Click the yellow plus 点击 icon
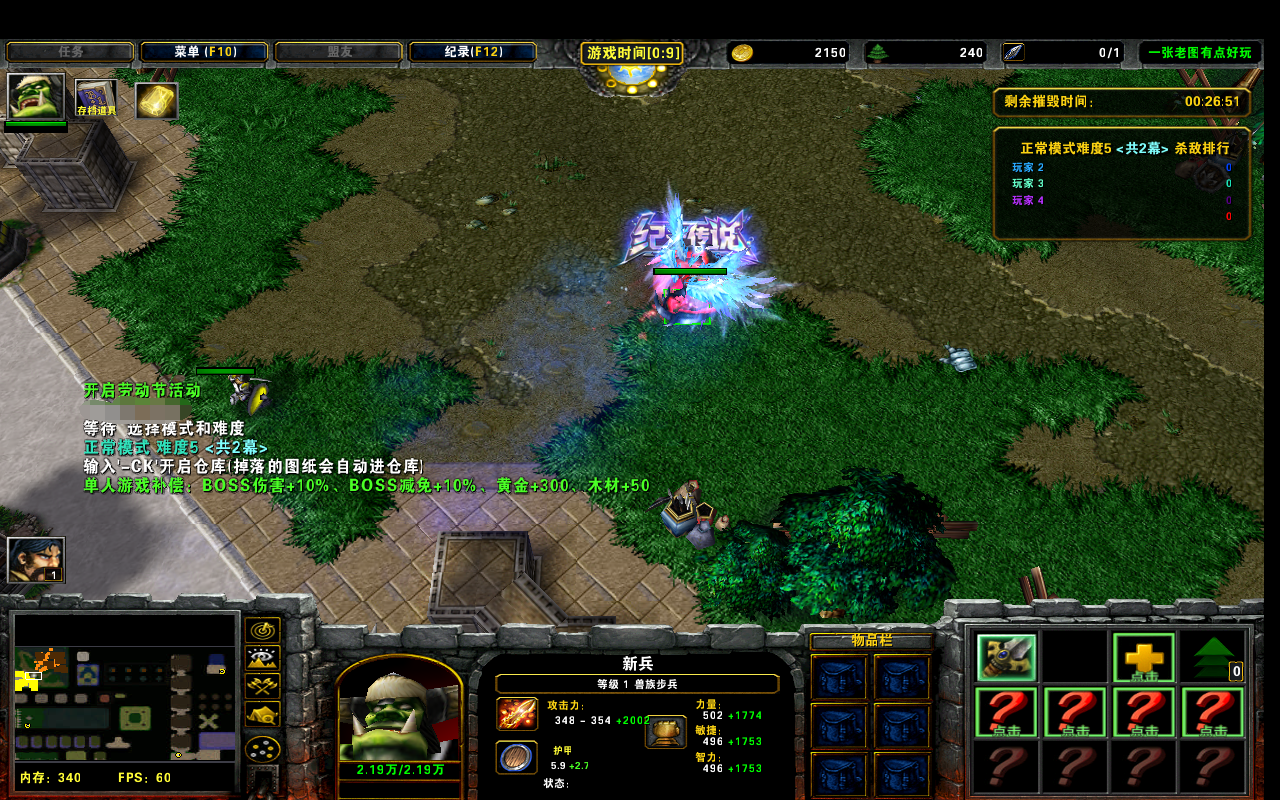This screenshot has width=1280, height=800. click(x=1144, y=657)
